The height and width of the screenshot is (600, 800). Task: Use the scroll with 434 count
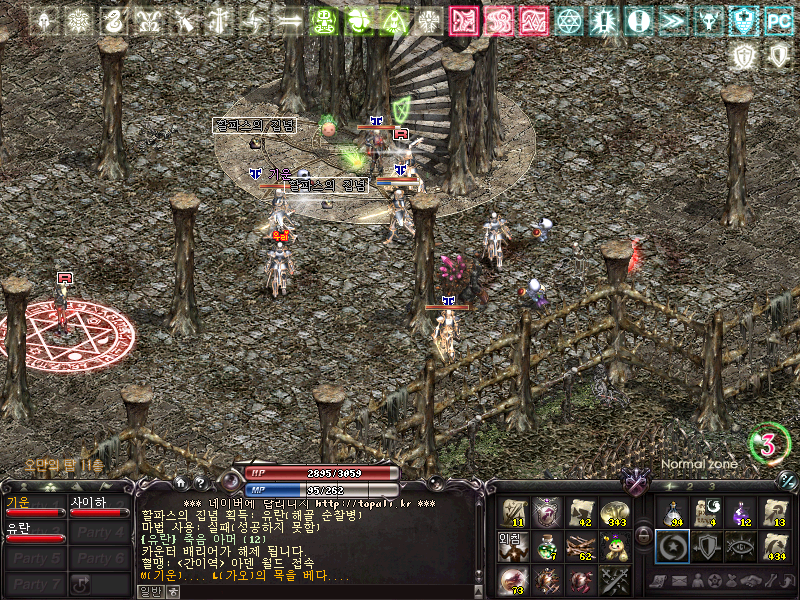[775, 546]
